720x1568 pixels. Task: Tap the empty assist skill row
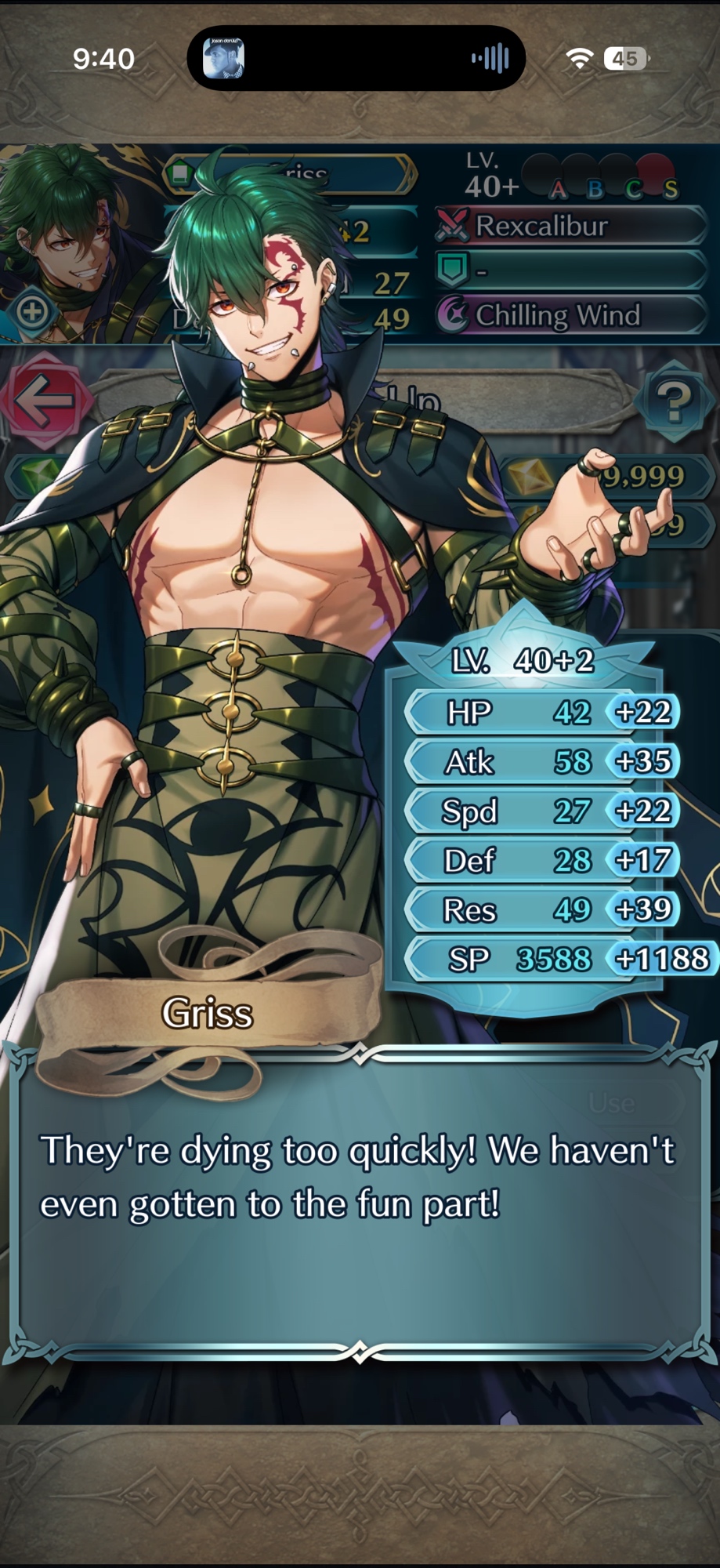(570, 270)
